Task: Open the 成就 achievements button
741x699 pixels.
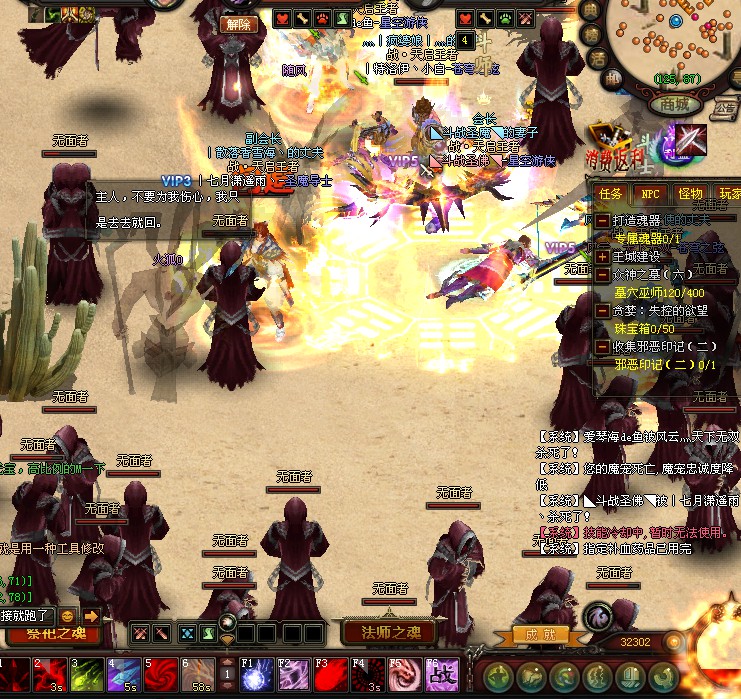Action: 540,634
